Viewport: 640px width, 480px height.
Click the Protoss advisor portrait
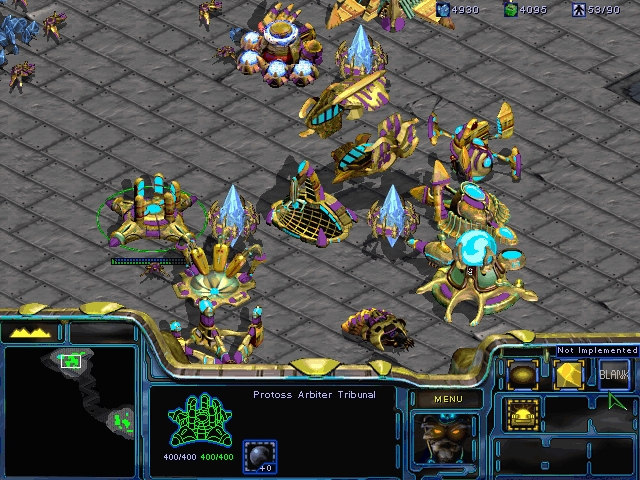tap(446, 438)
